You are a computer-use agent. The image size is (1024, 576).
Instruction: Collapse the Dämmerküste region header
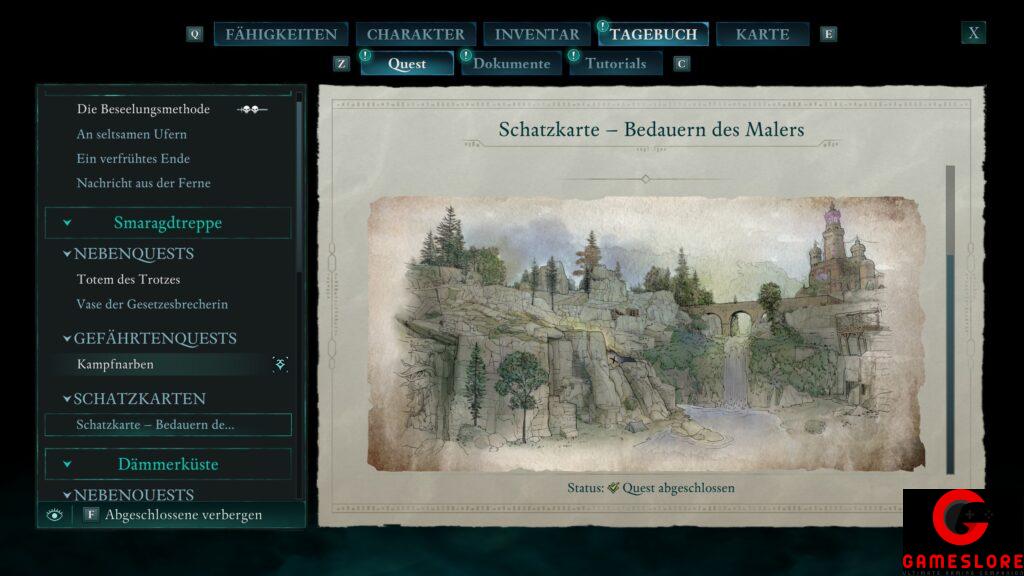pyautogui.click(x=168, y=465)
